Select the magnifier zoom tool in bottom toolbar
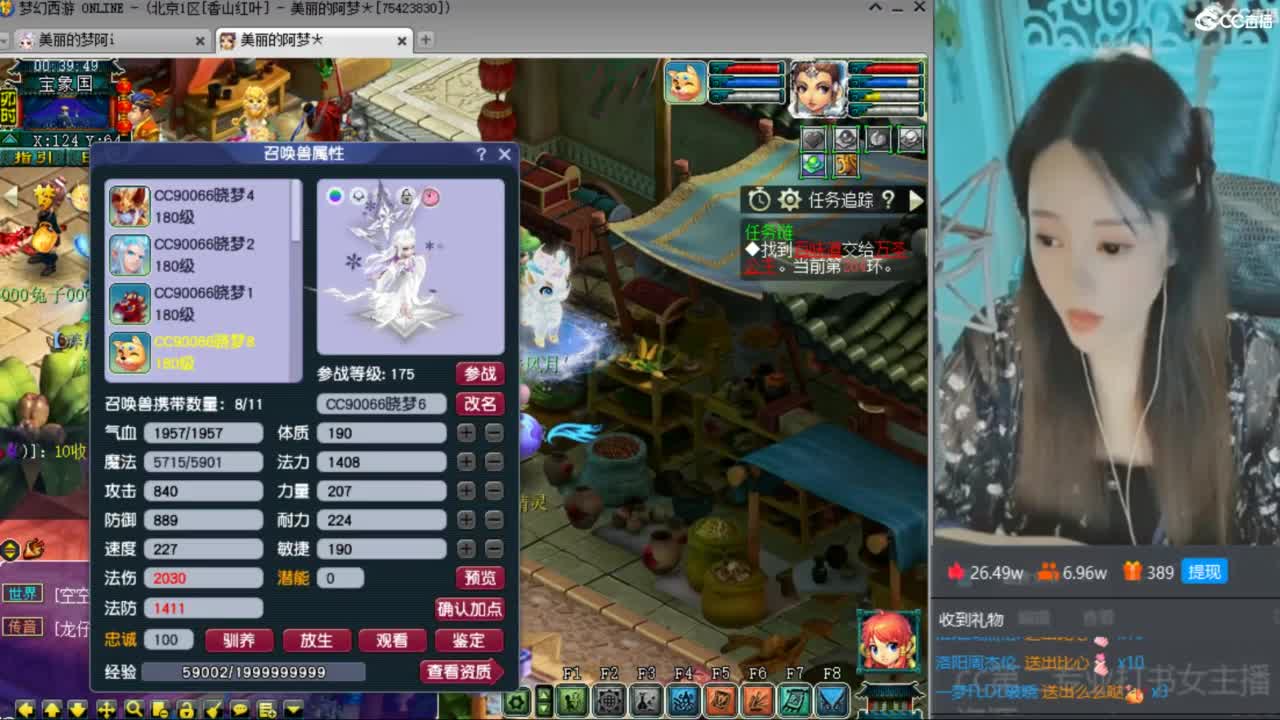The image size is (1280, 720). 132,708
